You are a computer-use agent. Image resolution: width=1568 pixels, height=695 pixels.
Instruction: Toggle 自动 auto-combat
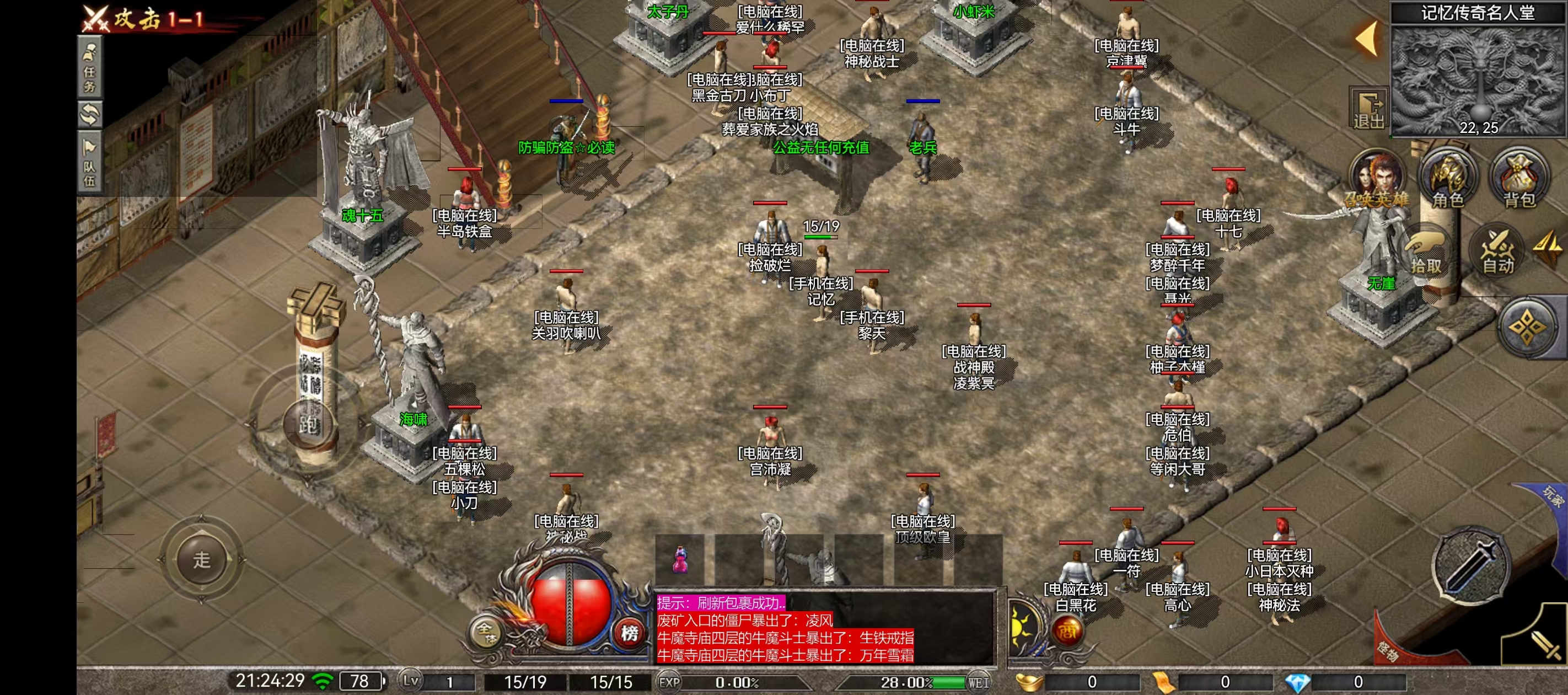1497,252
